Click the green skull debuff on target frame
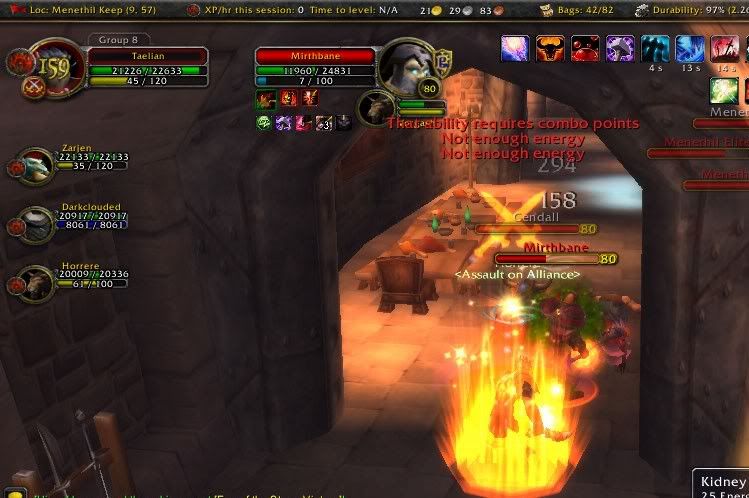Screen dimensions: 749x498 (x=265, y=122)
